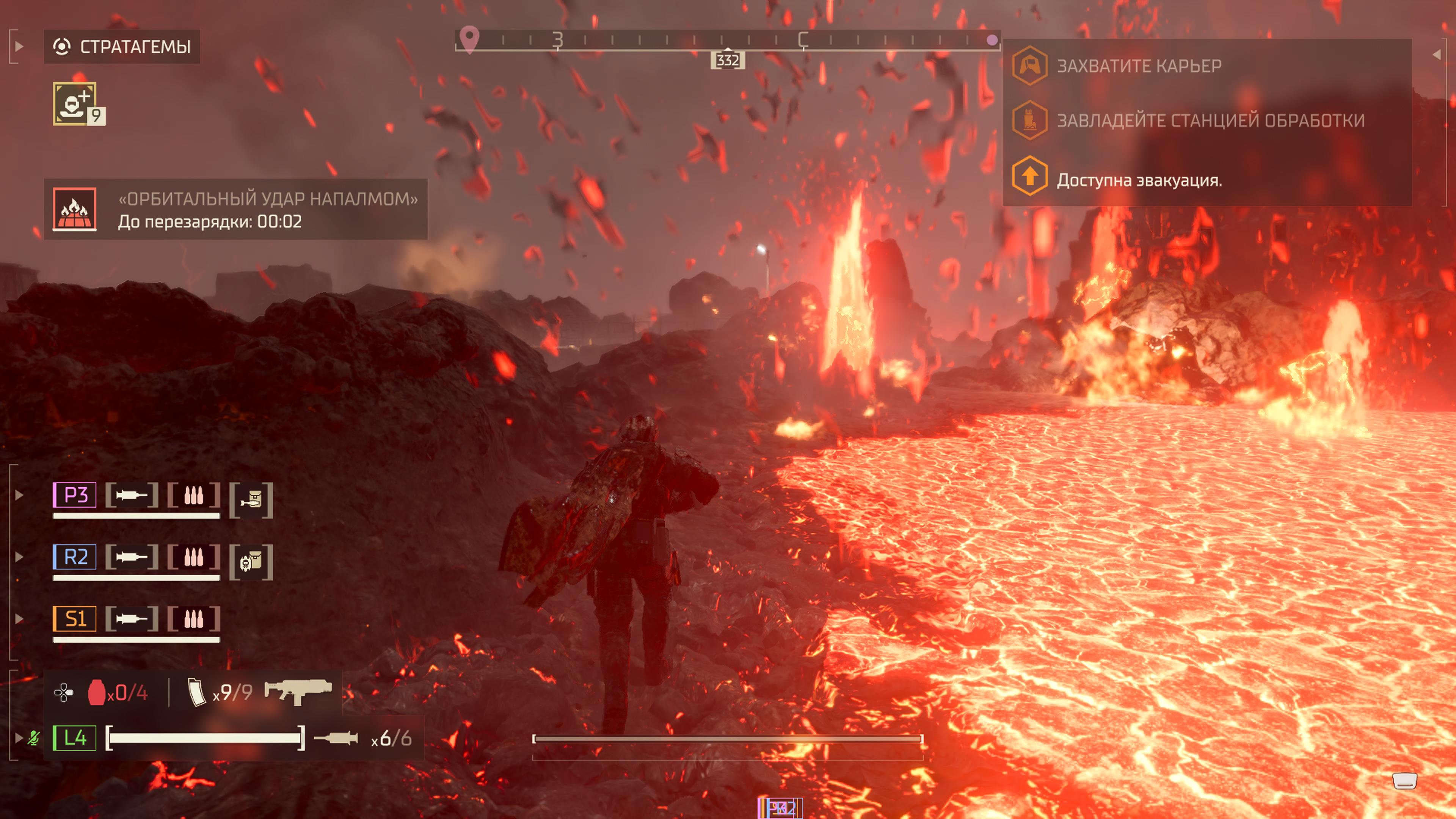The height and width of the screenshot is (819, 1456).
Task: Select the equipped primary weapon icon
Action: pyautogui.click(x=298, y=691)
